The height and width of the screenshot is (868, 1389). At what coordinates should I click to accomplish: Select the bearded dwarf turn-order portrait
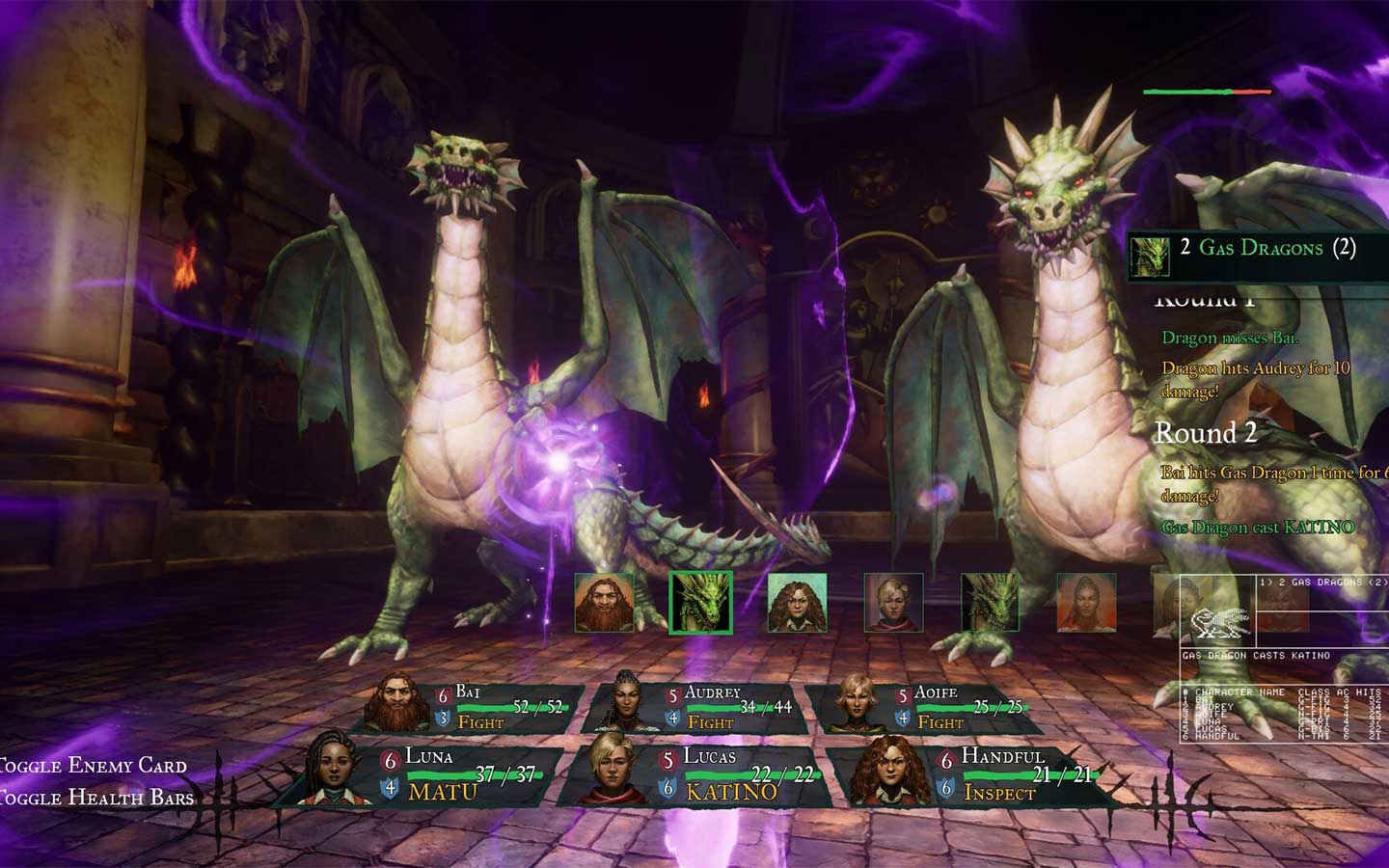tap(605, 603)
